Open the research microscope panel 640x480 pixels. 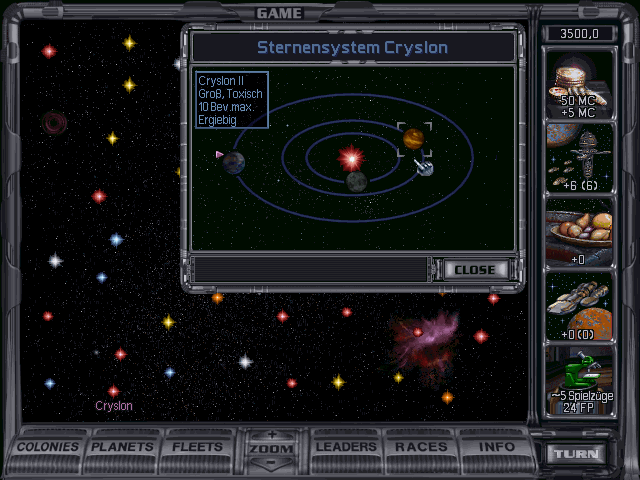[578, 380]
